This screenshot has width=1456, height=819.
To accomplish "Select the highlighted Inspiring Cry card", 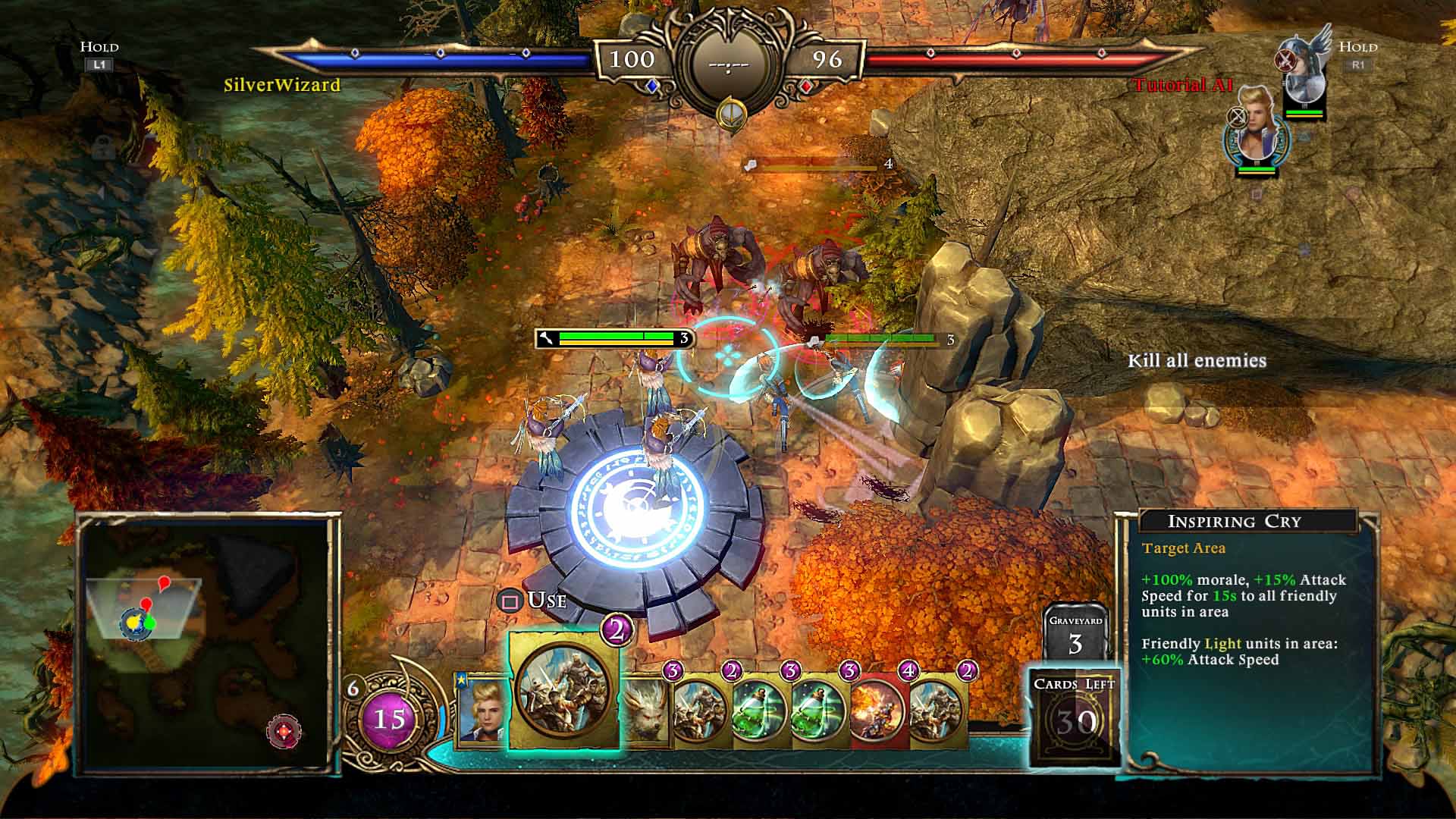I will point(564,690).
